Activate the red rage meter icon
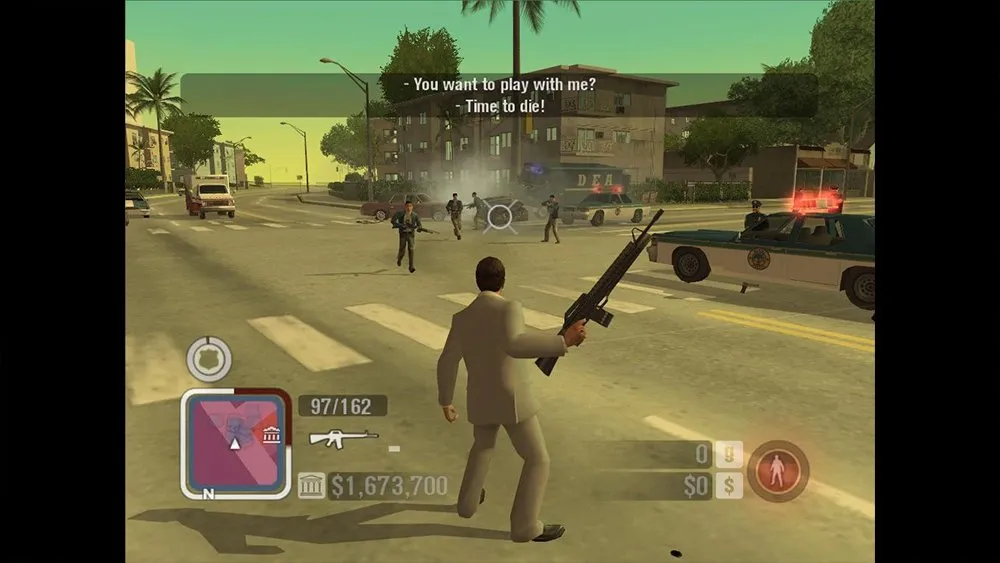Image resolution: width=1000 pixels, height=563 pixels. (778, 471)
